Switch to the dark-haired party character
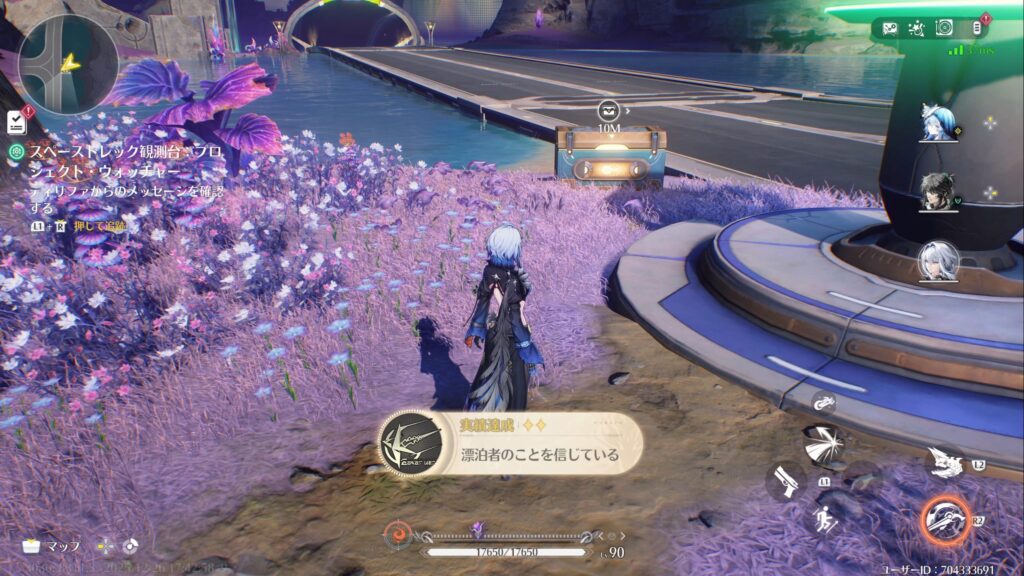Image resolution: width=1024 pixels, height=576 pixels. (x=939, y=191)
